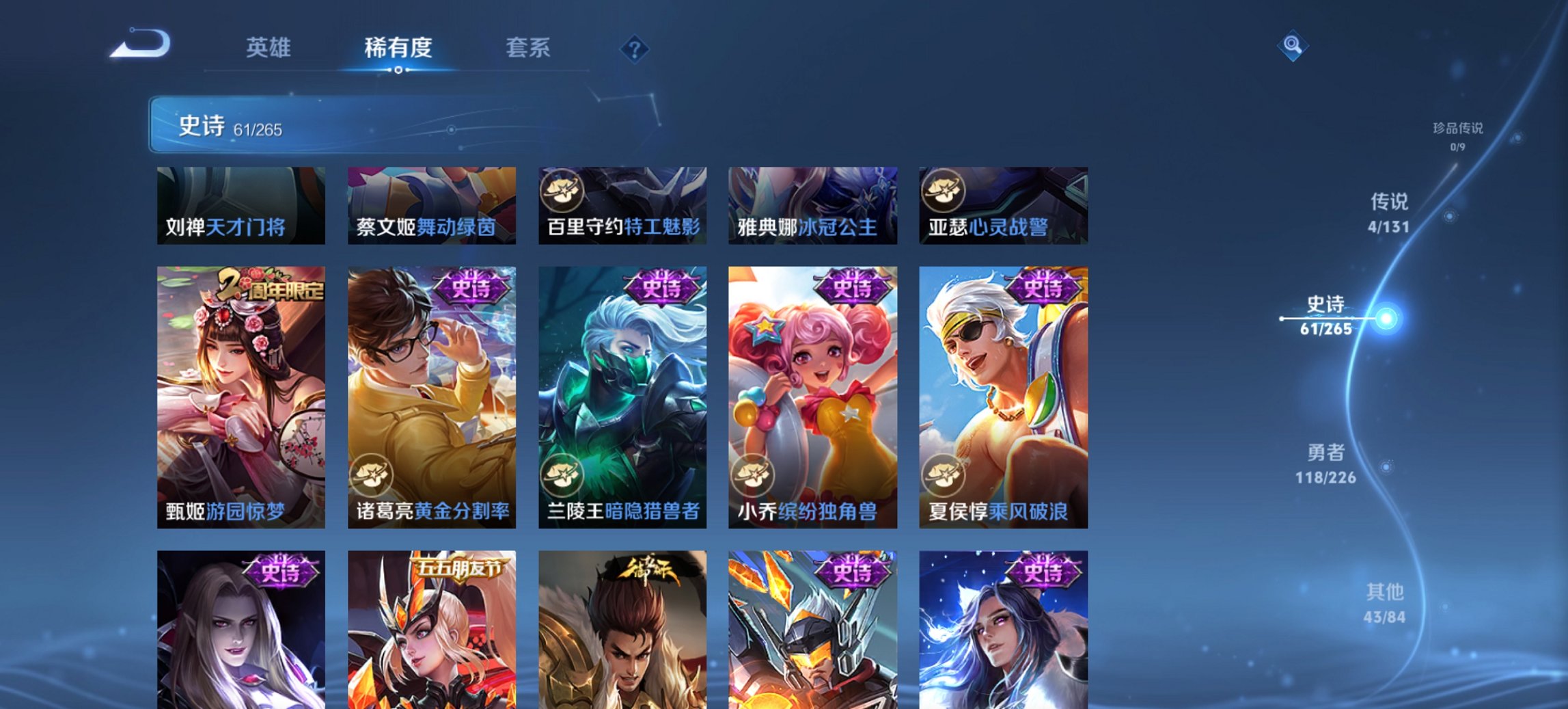Open the 刘禅天才门将 skin card
This screenshot has height=709, width=1568.
240,205
